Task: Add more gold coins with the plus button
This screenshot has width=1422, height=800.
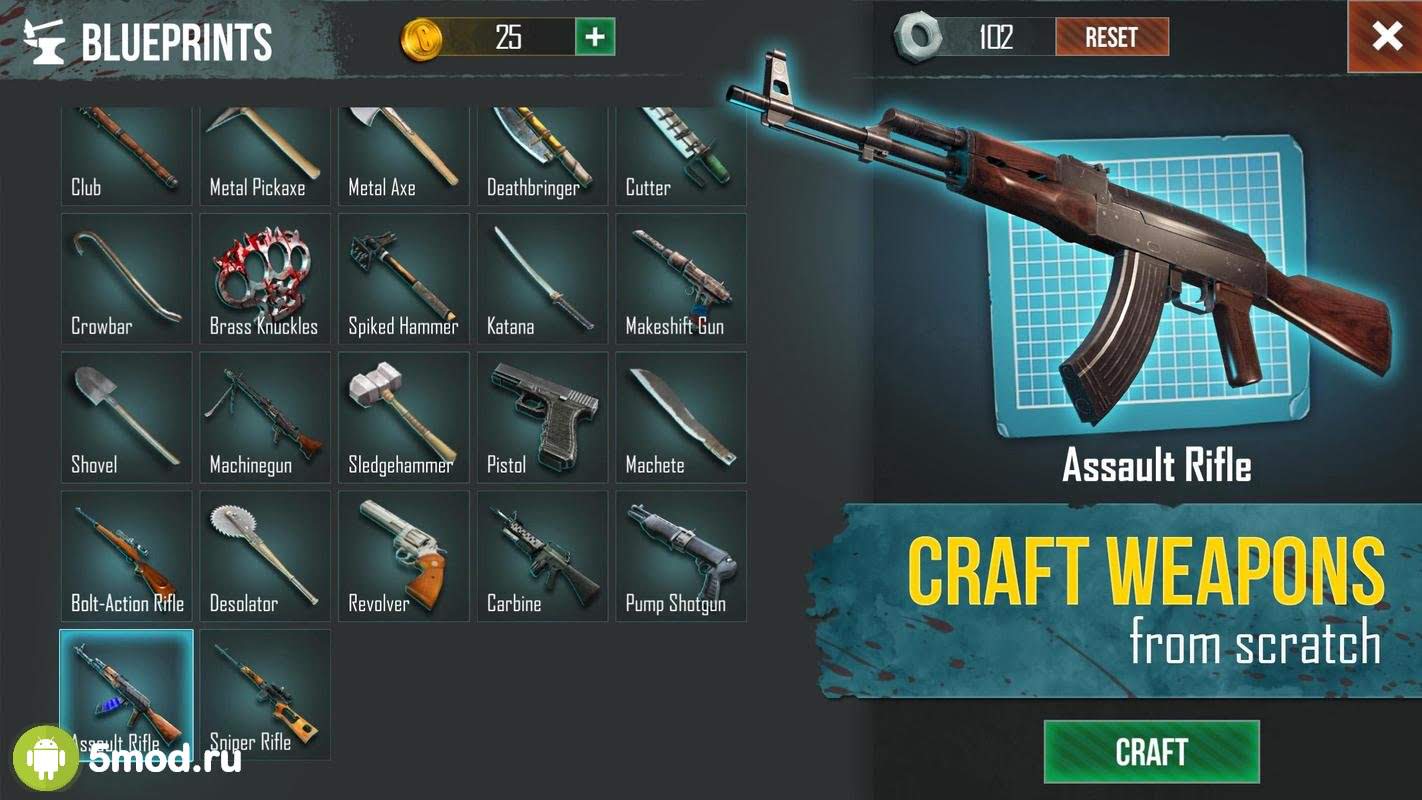Action: tap(595, 38)
